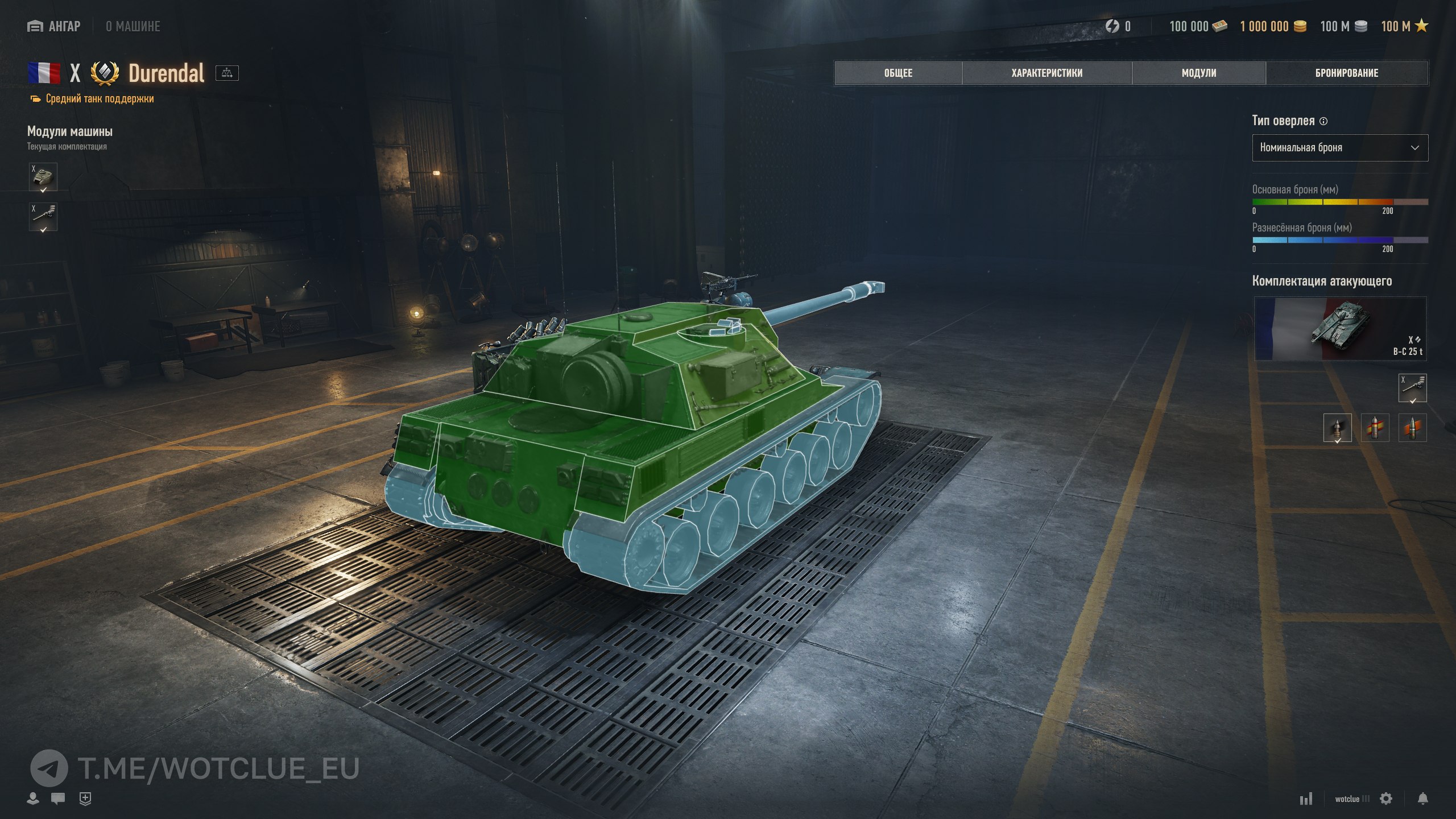Choose the shell with the yellow-red stripe
The image size is (1456, 819).
click(x=1375, y=428)
